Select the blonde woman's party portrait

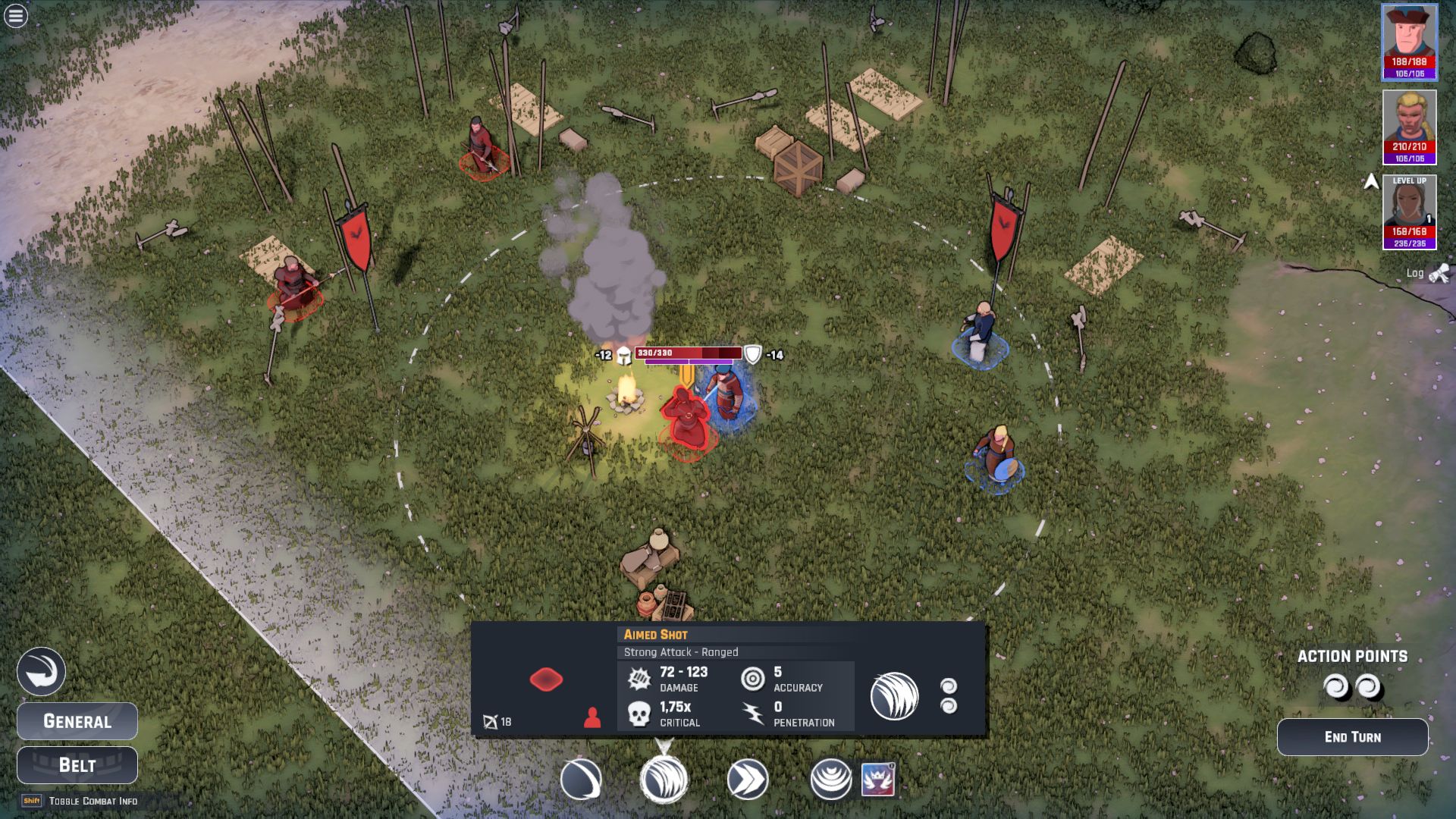[1409, 127]
